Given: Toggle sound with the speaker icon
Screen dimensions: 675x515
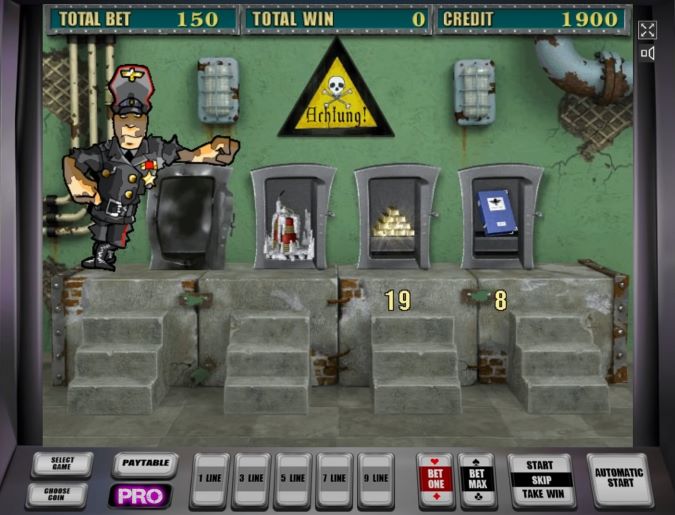Looking at the screenshot, I should pyautogui.click(x=647, y=54).
